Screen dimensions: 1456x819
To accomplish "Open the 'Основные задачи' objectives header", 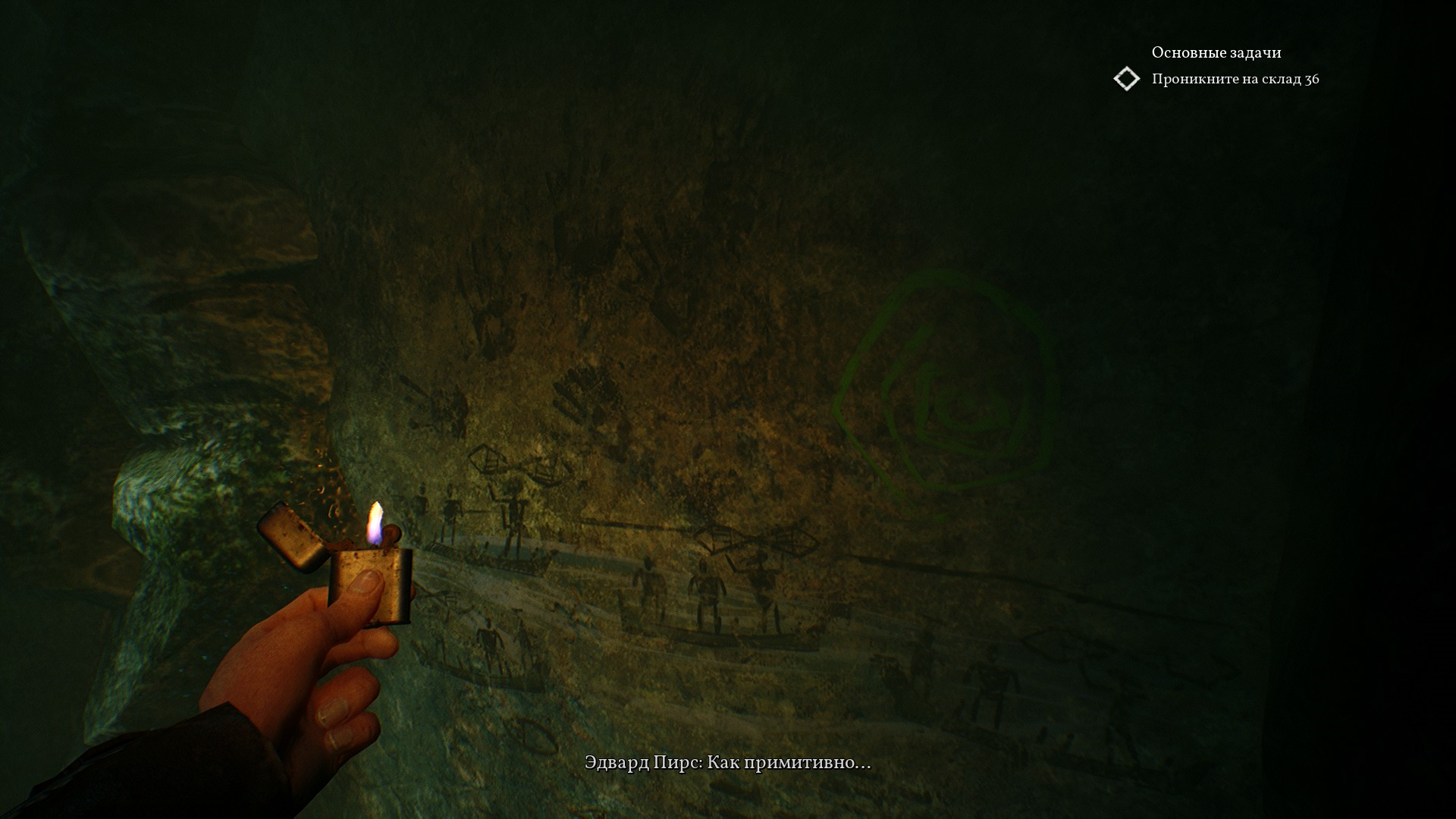I will pos(1216,52).
